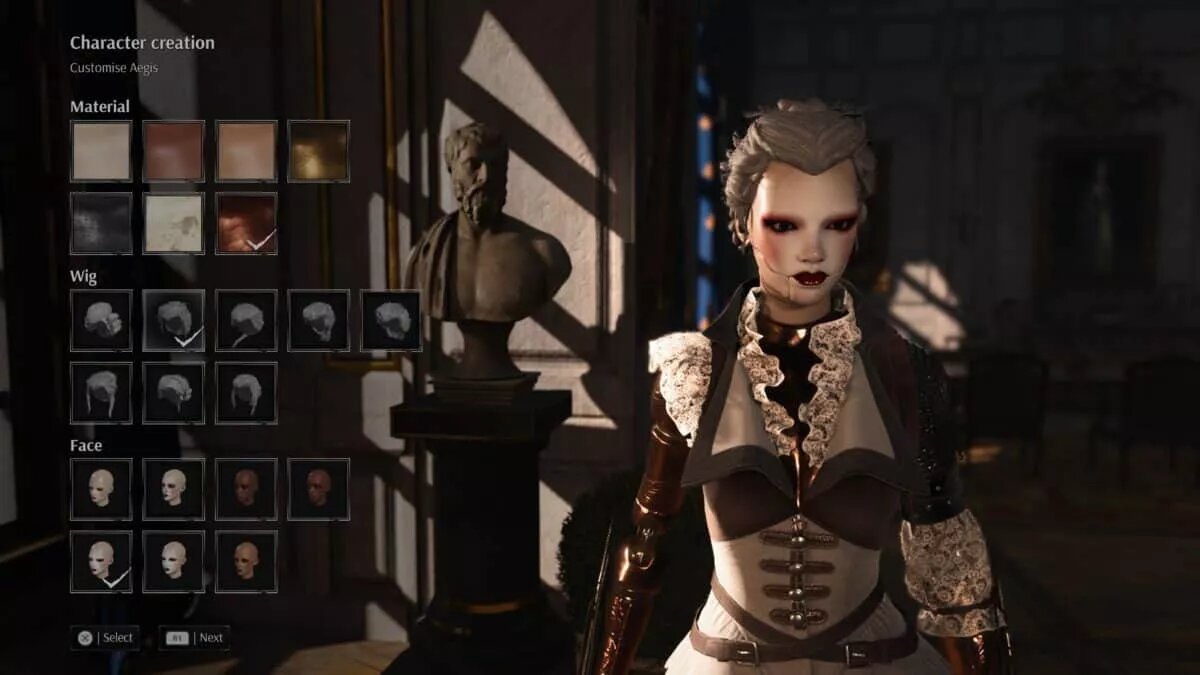1200x675 pixels.
Task: Select the check-marked wig thumbnail
Action: [173, 320]
